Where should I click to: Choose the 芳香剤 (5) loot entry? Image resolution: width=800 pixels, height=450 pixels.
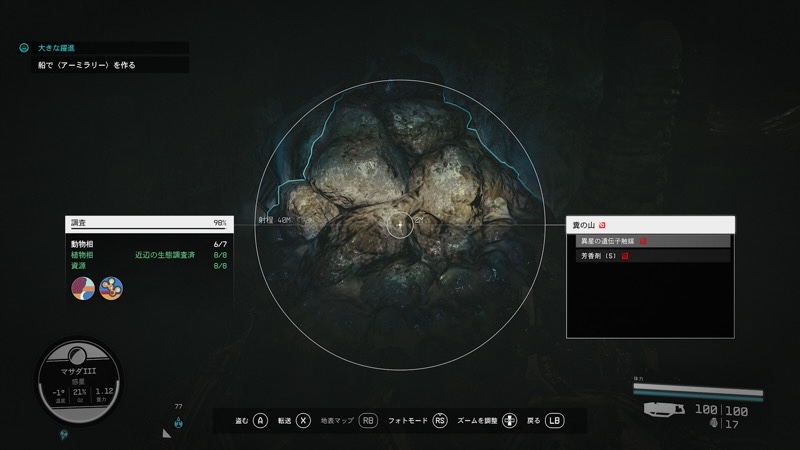[x=650, y=256]
